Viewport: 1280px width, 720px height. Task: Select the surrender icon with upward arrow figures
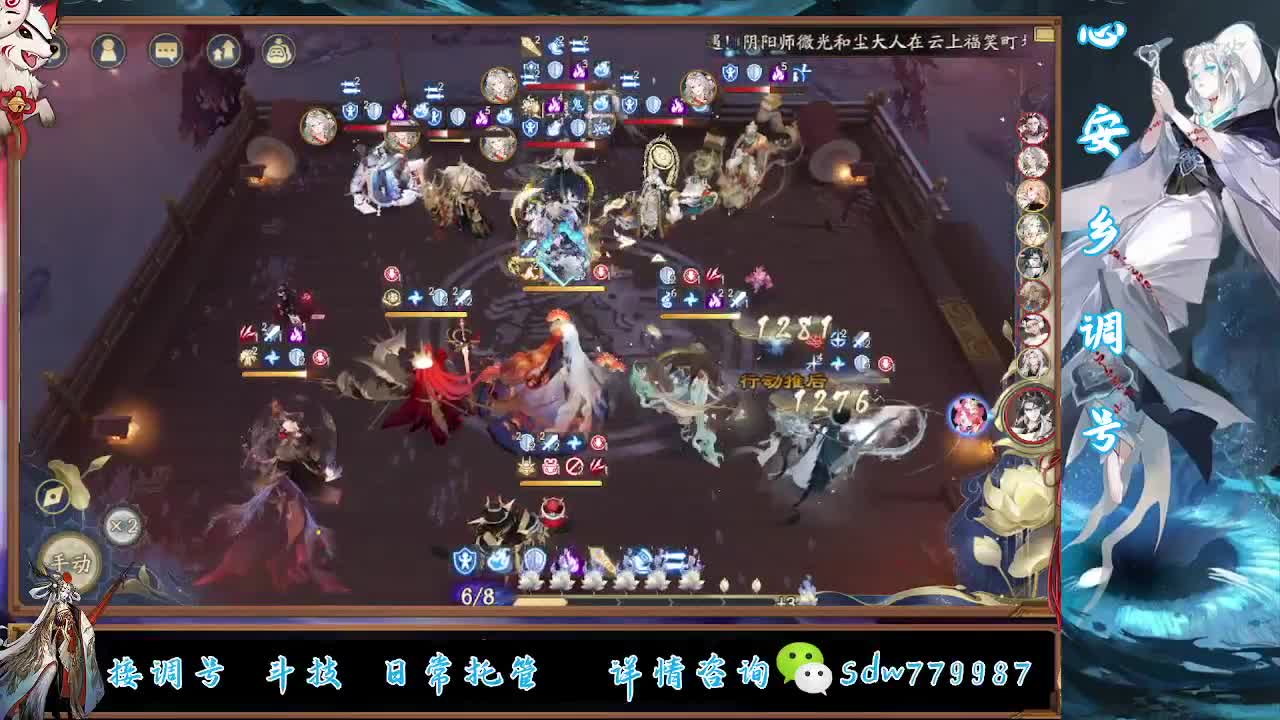pos(223,49)
